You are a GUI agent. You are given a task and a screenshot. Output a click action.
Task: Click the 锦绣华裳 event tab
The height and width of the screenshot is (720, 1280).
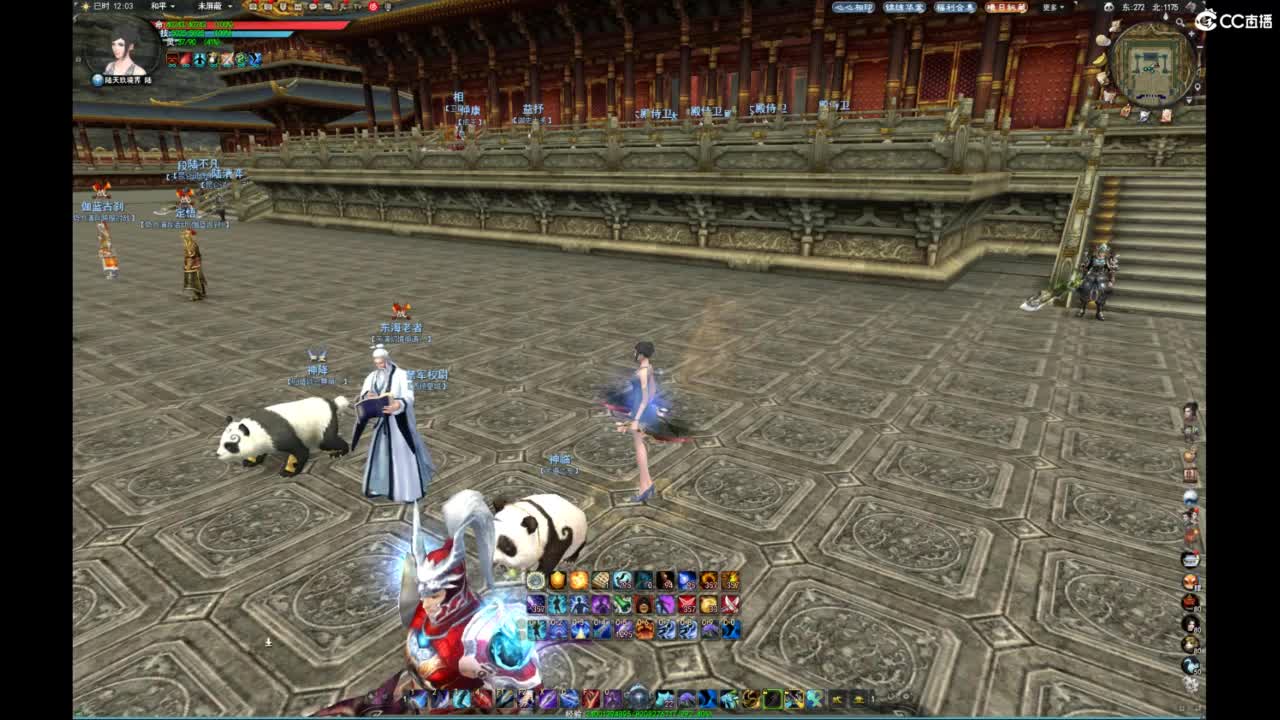[902, 8]
